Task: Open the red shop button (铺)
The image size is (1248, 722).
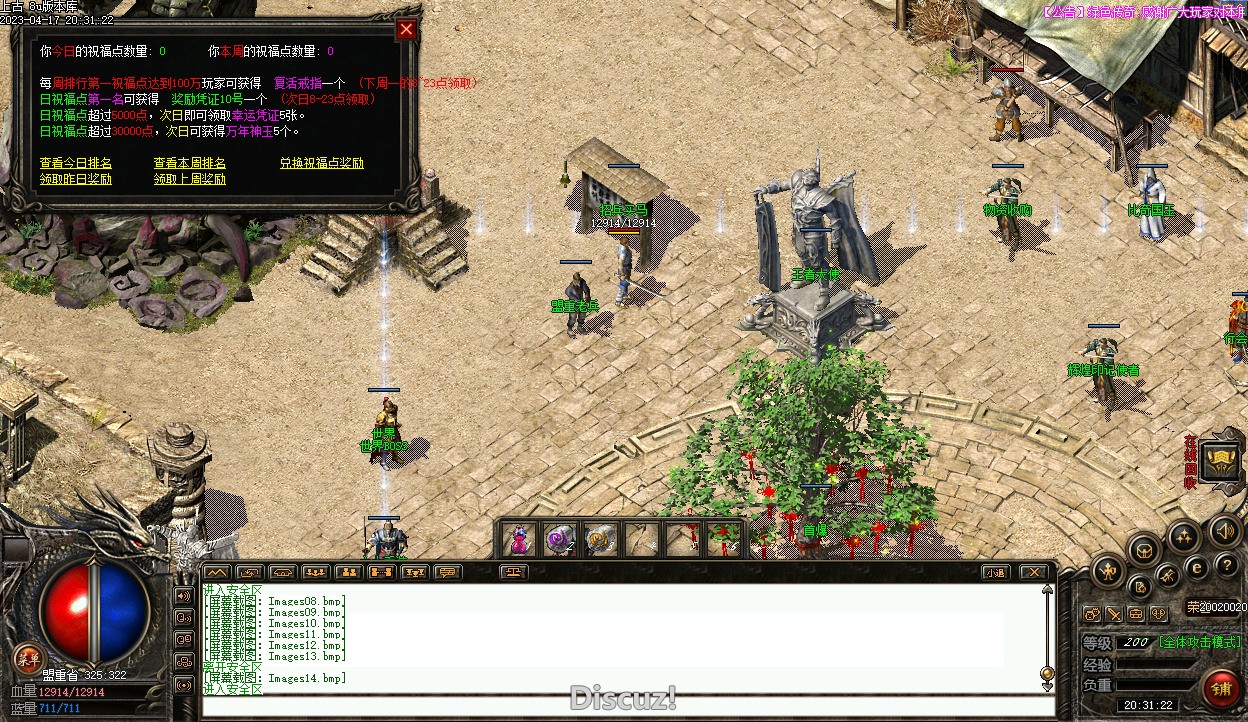Action: [1222, 689]
